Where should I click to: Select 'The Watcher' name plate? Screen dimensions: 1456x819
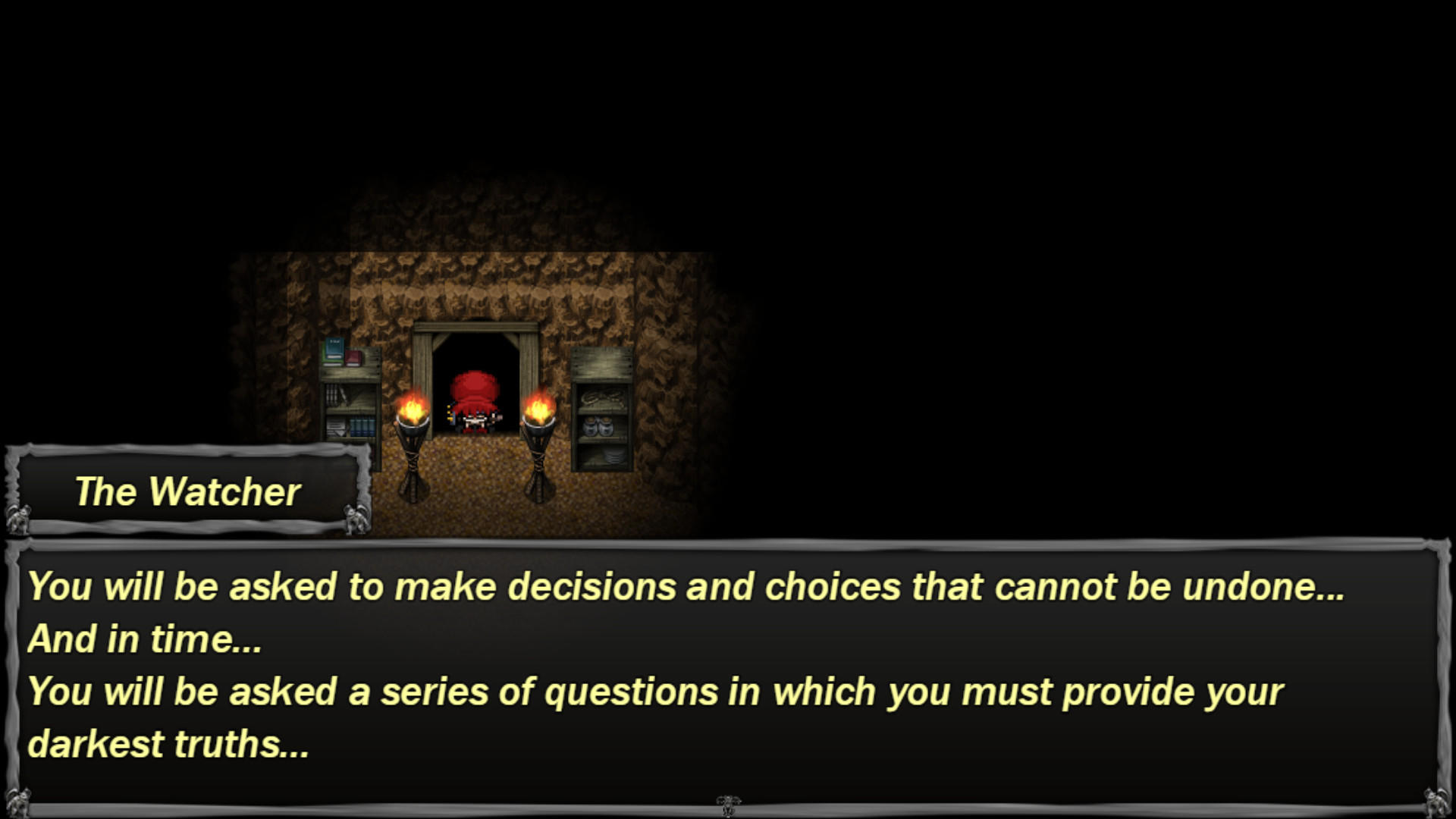click(188, 491)
